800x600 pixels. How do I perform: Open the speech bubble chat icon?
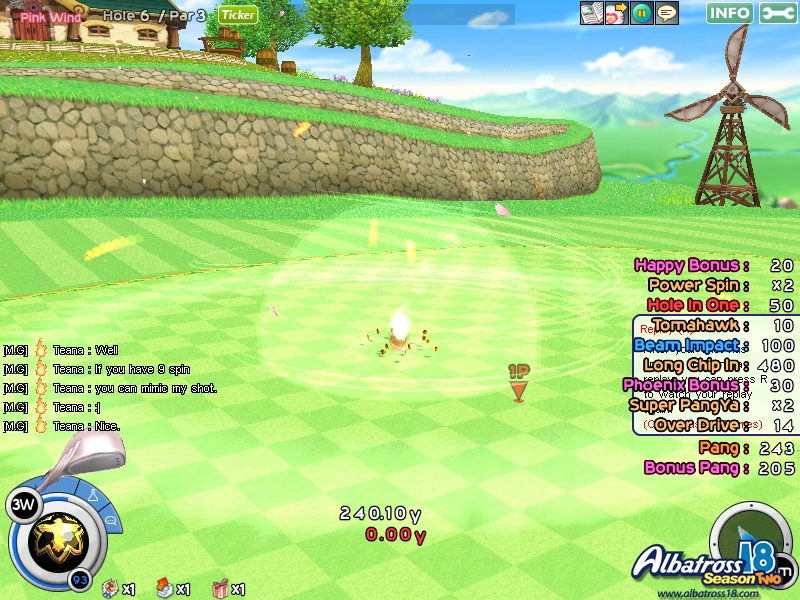click(x=666, y=13)
